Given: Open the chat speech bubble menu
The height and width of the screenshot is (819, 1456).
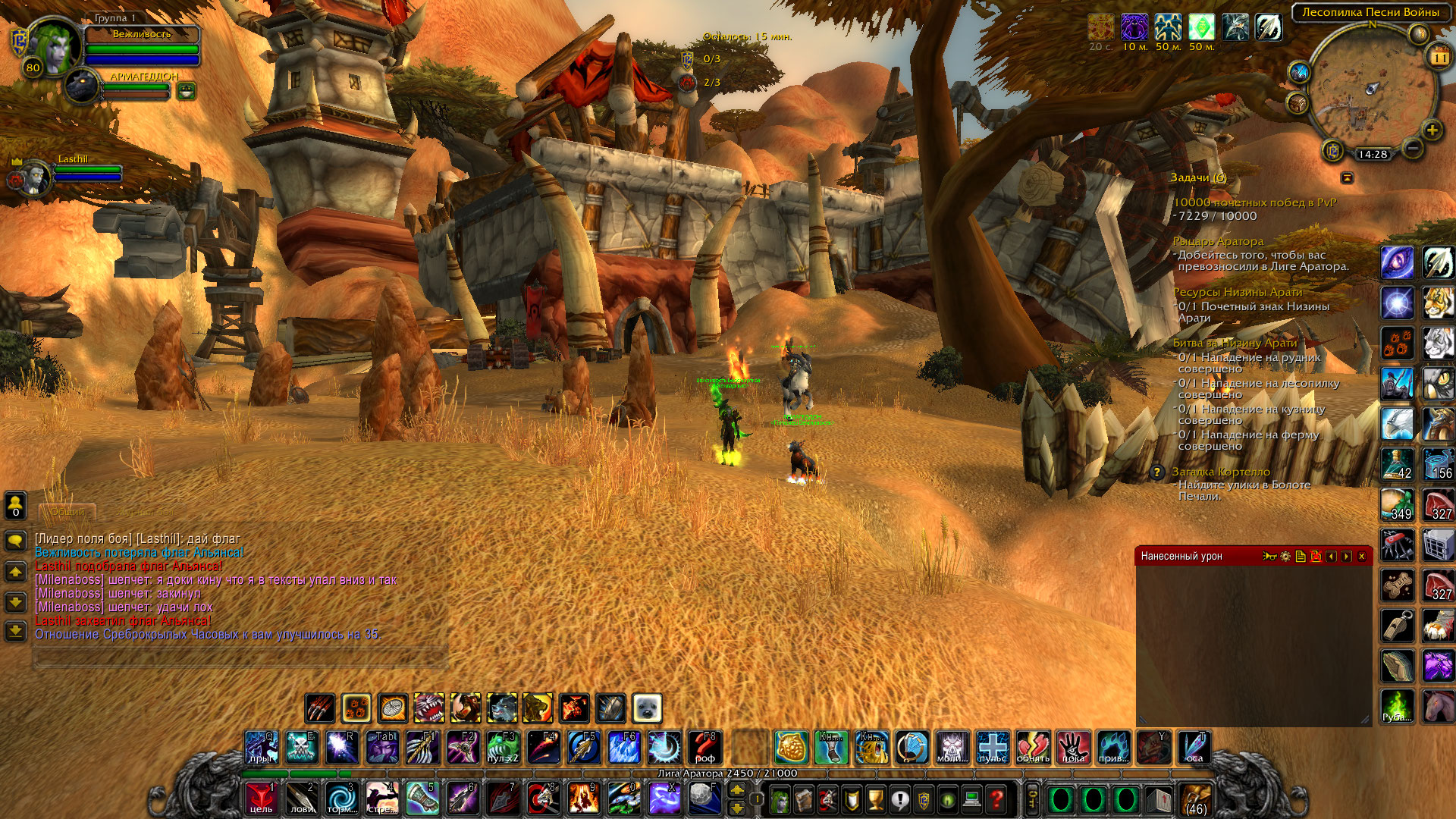Looking at the screenshot, I should tap(16, 541).
